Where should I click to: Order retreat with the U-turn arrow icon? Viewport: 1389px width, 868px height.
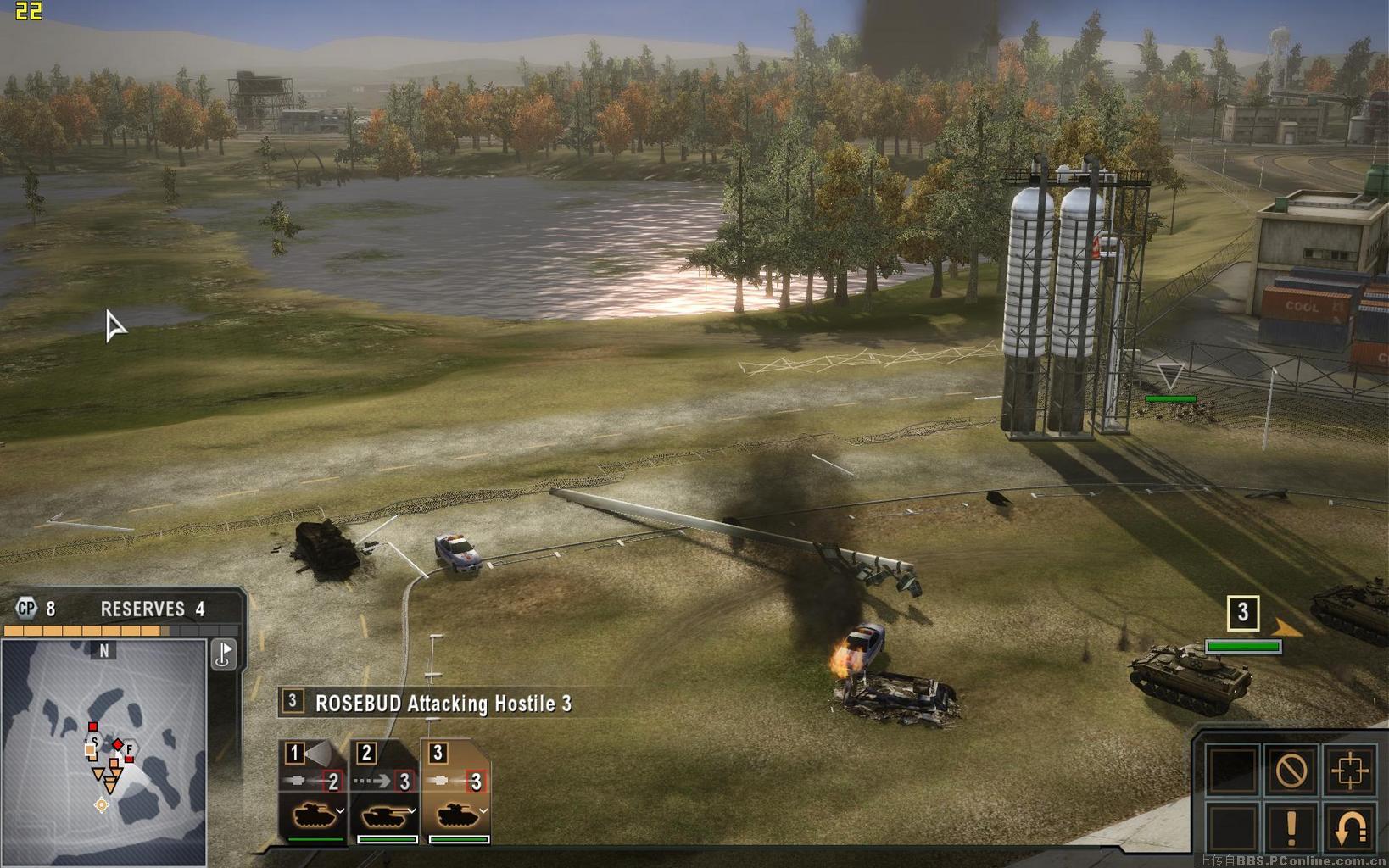tap(1349, 828)
